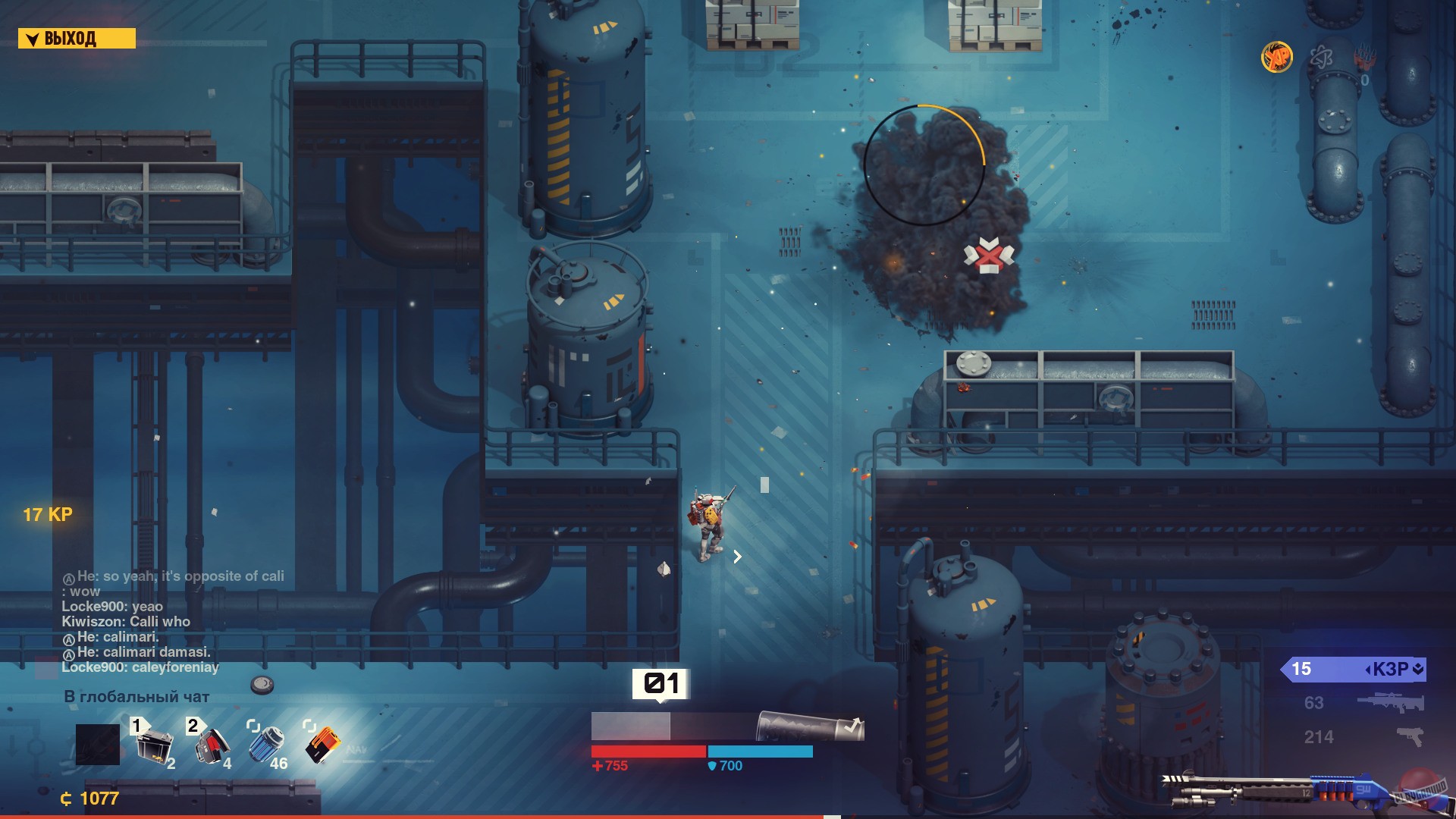The width and height of the screenshot is (1456, 819).
Task: Open the global chat labeled В глобальный чат
Action: tap(136, 695)
